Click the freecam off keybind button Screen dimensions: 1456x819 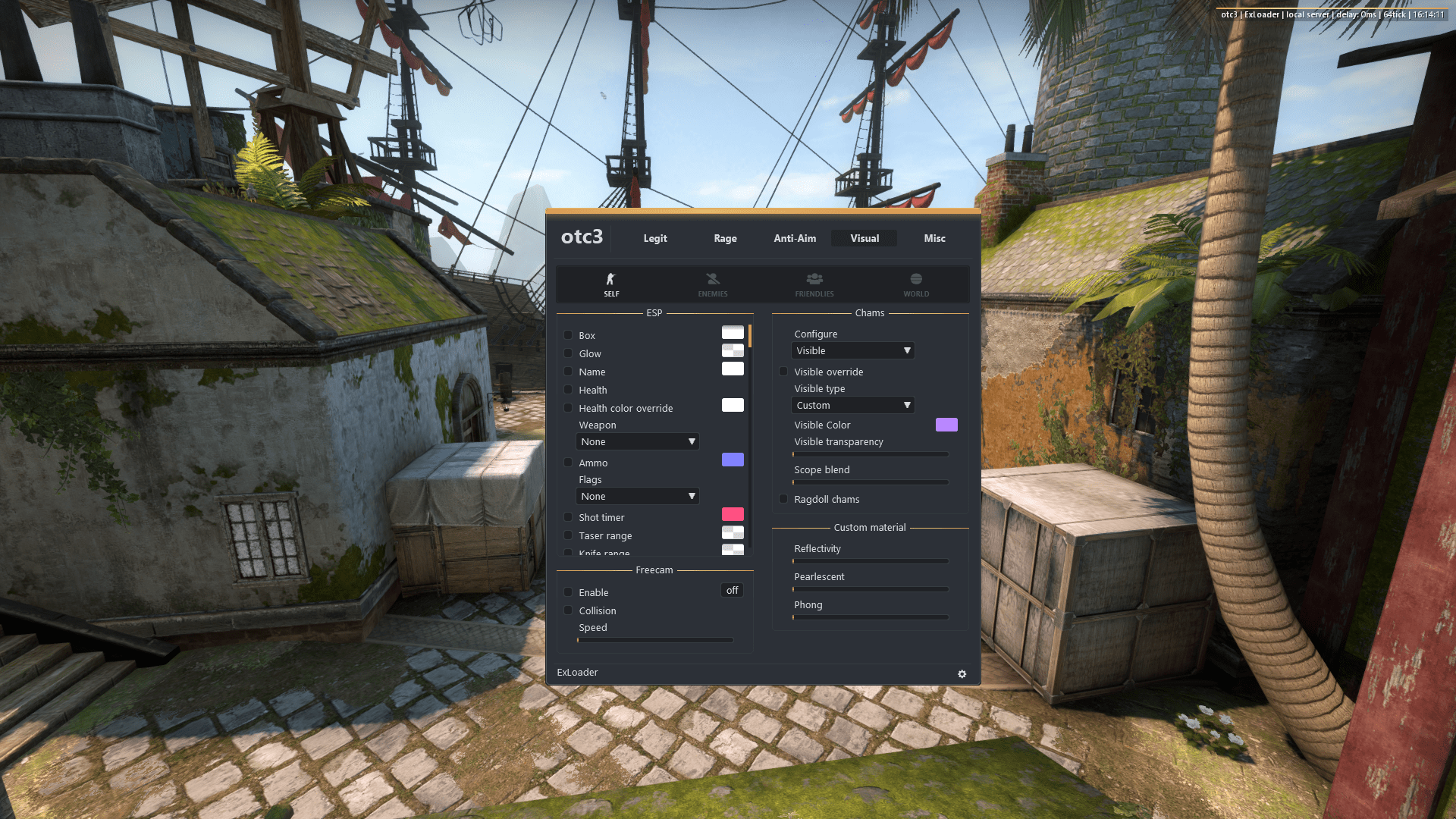731,590
